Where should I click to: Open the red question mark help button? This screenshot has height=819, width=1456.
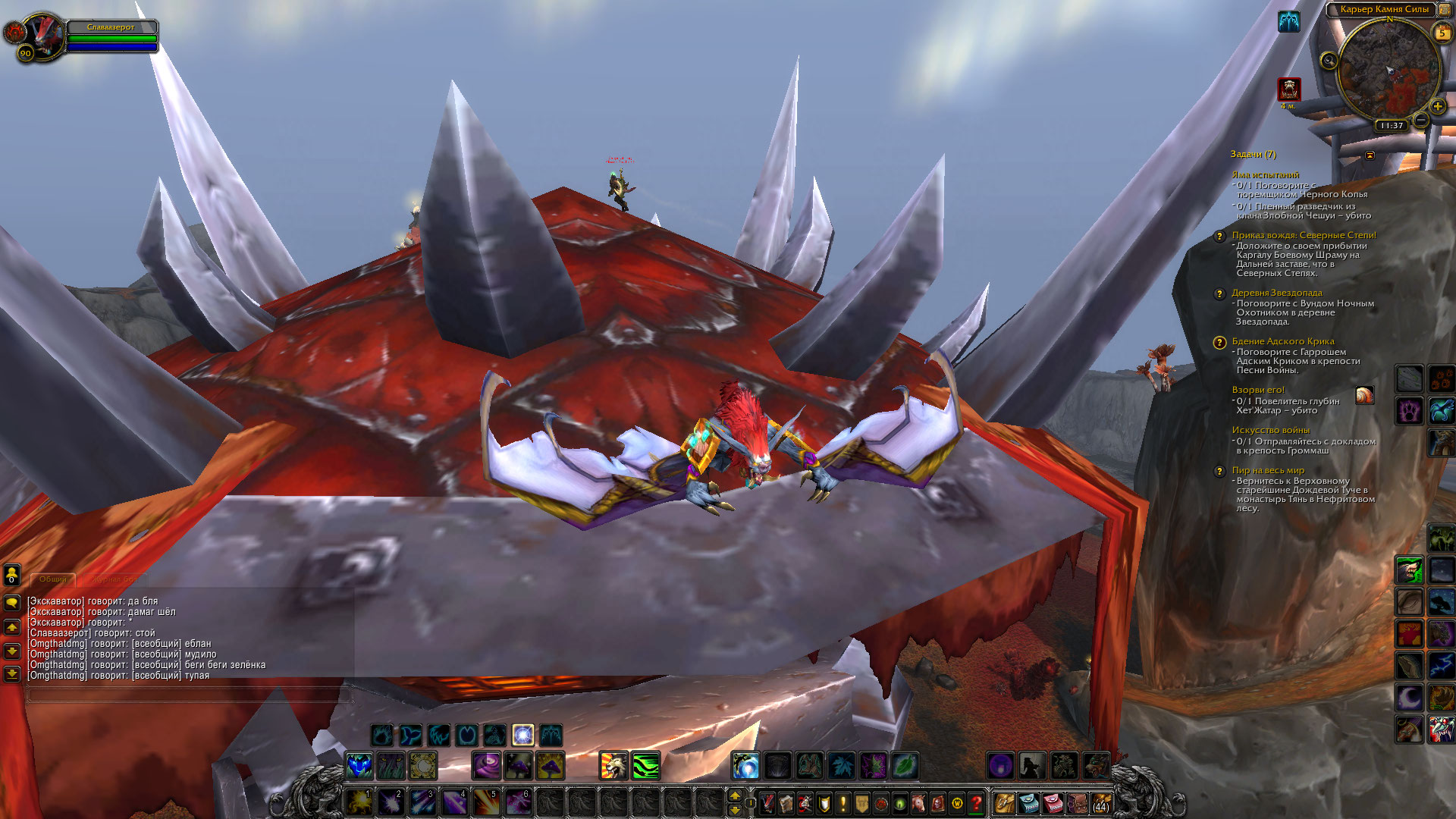(x=977, y=802)
